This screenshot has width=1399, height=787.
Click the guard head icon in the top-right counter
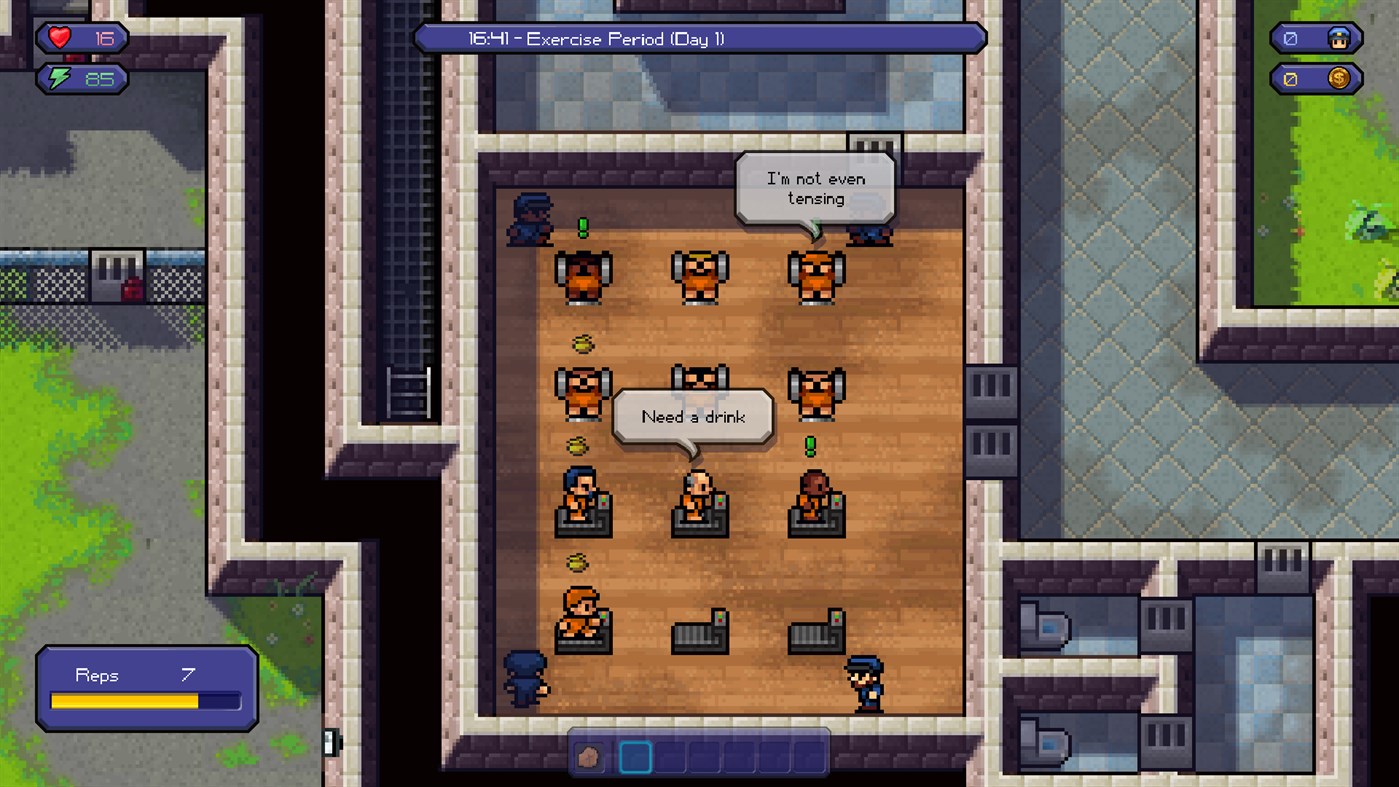(1337, 38)
